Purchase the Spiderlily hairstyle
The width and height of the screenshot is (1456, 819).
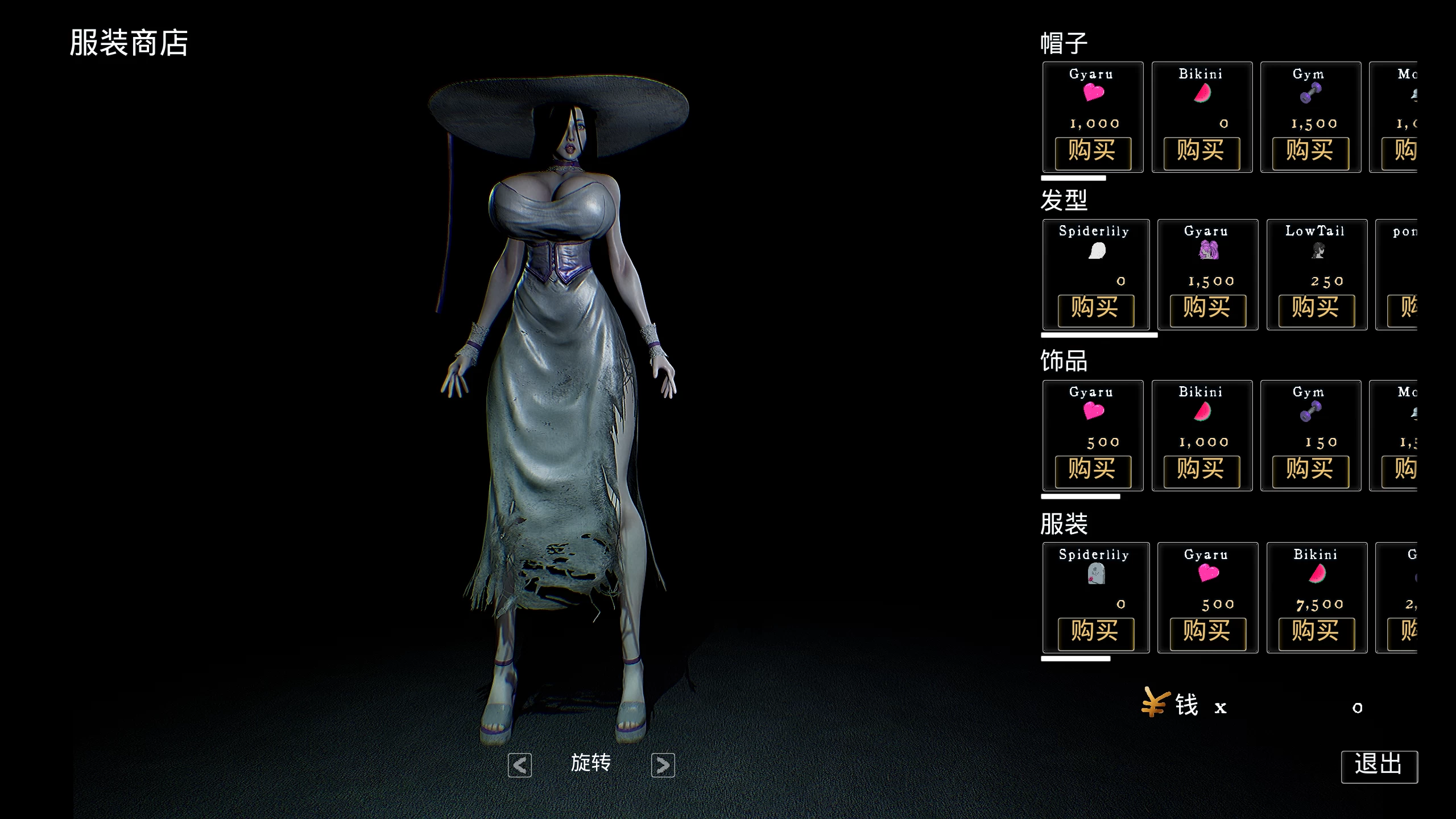click(1095, 310)
